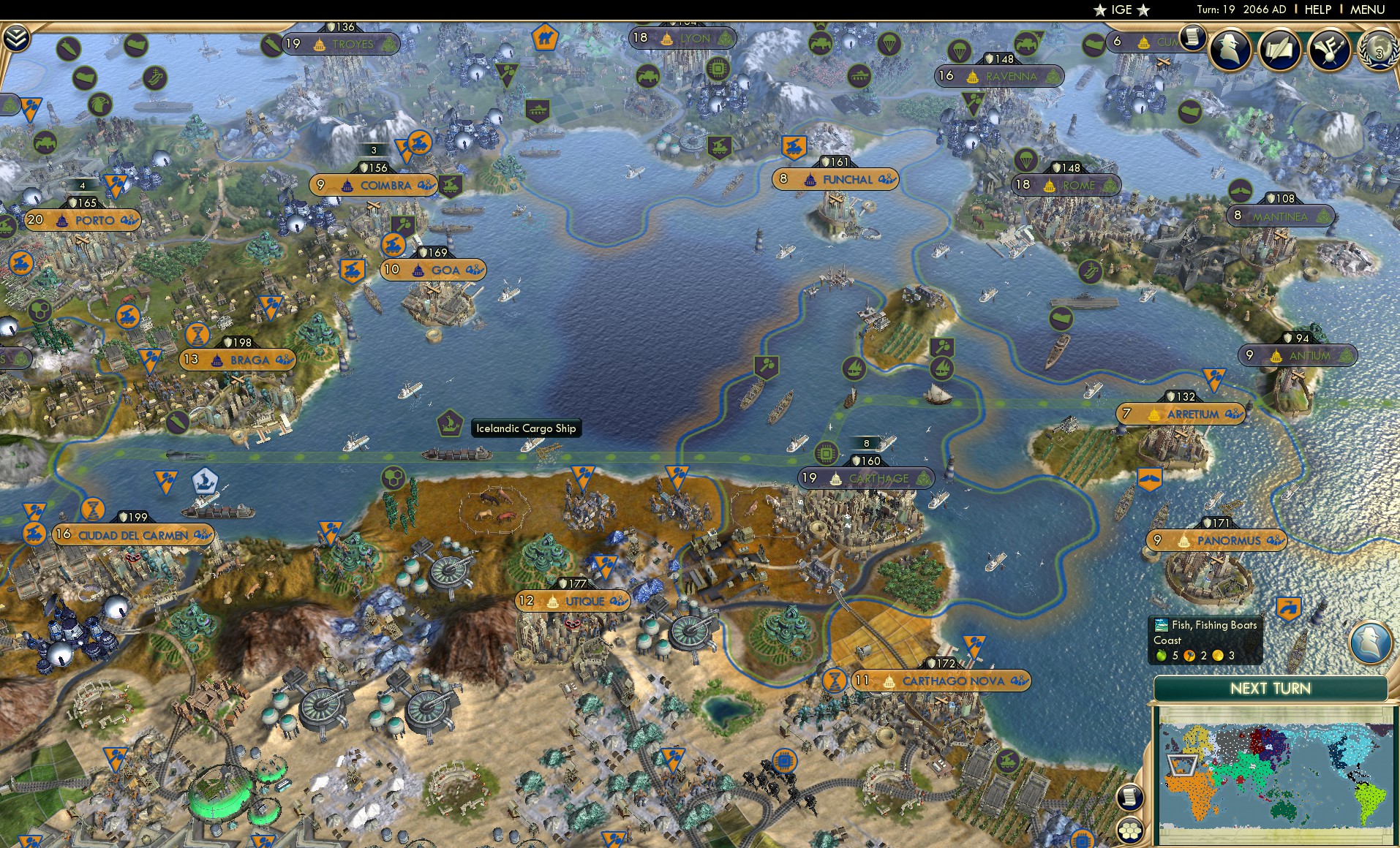Viewport: 1400px width, 848px height.
Task: Click the hourglass icon beside Carthago Nova
Action: [832, 679]
